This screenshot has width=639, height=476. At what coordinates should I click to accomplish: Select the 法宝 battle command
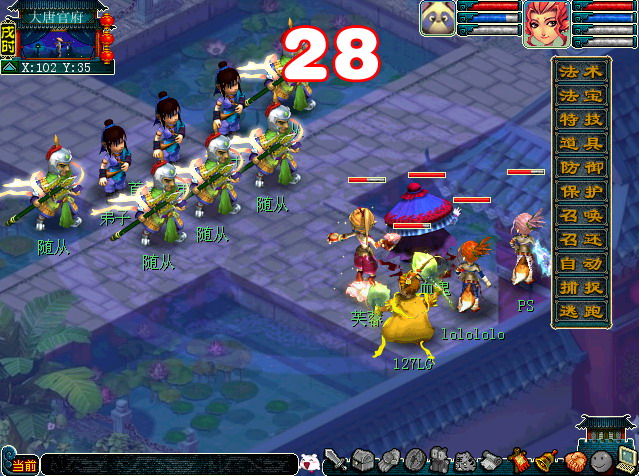pos(581,95)
